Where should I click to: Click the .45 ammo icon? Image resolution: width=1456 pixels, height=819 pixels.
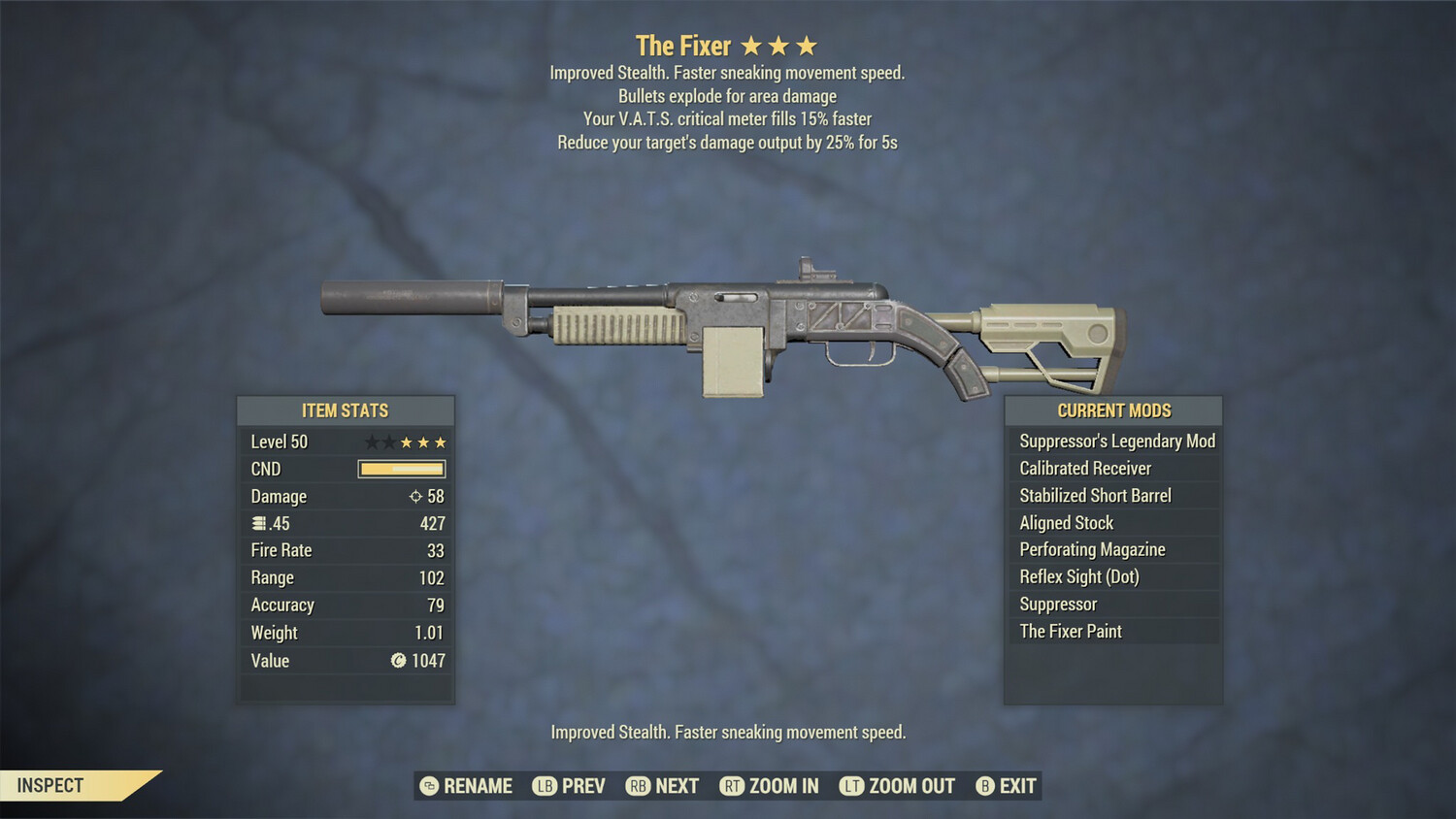pos(257,523)
